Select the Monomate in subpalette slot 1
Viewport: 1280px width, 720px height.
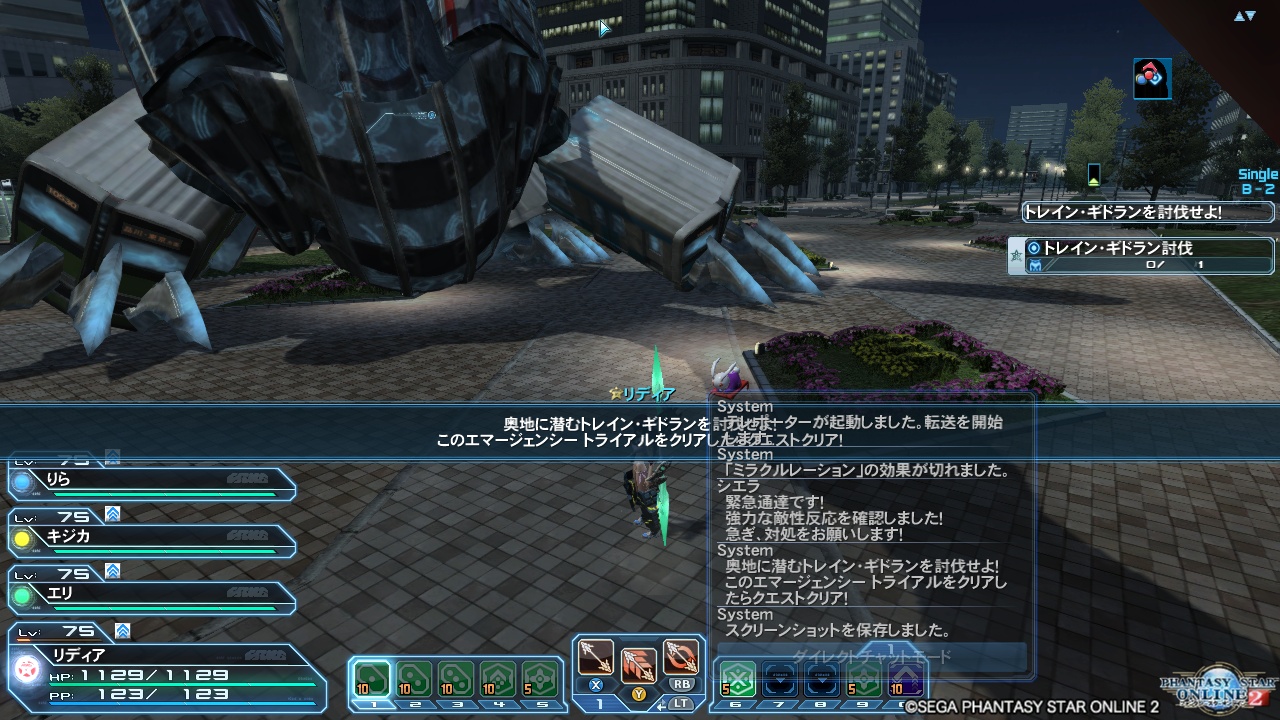pyautogui.click(x=373, y=679)
